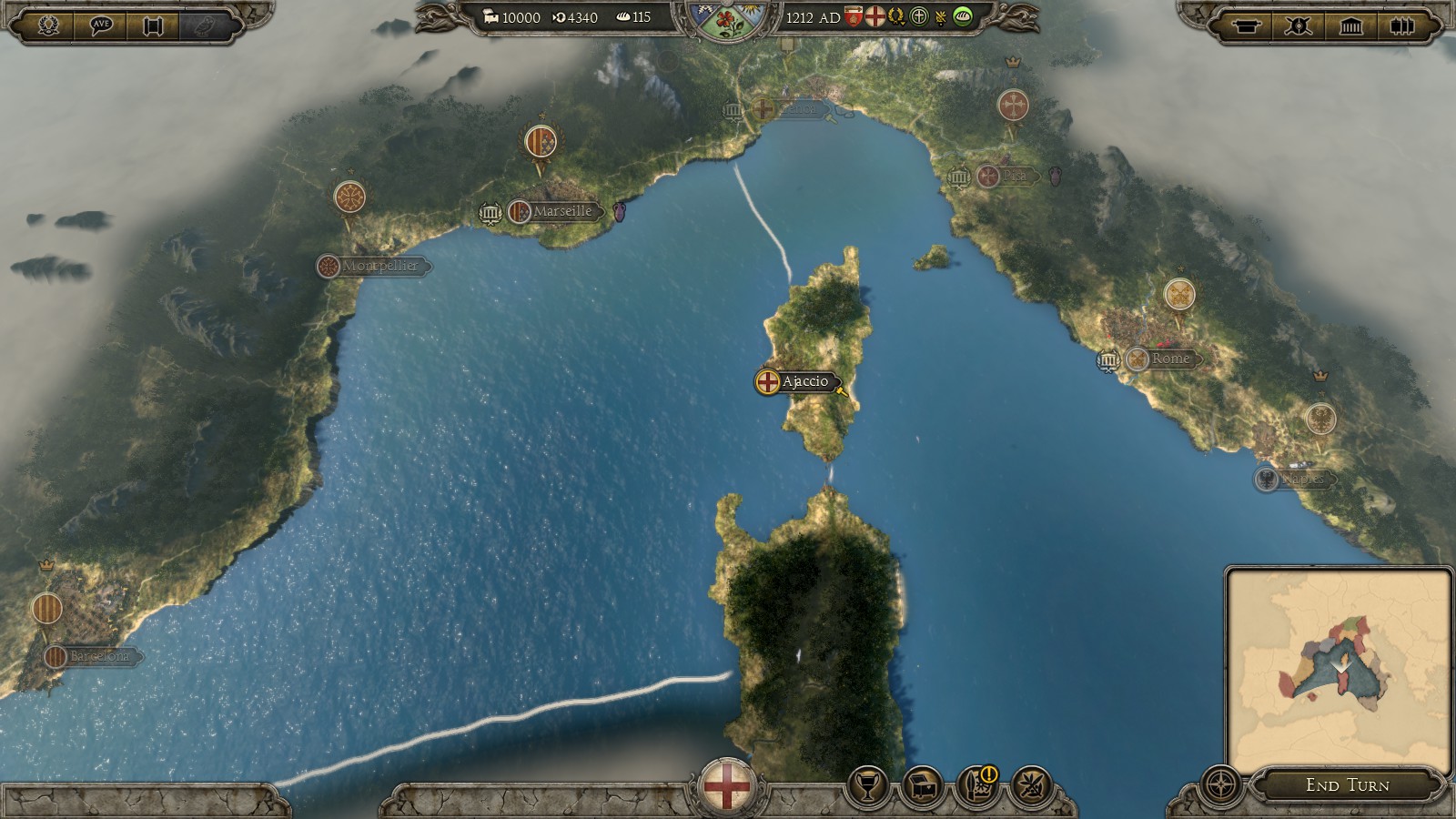This screenshot has width=1456, height=819.
Task: Click the compass button beside End Turn
Action: [x=1221, y=784]
